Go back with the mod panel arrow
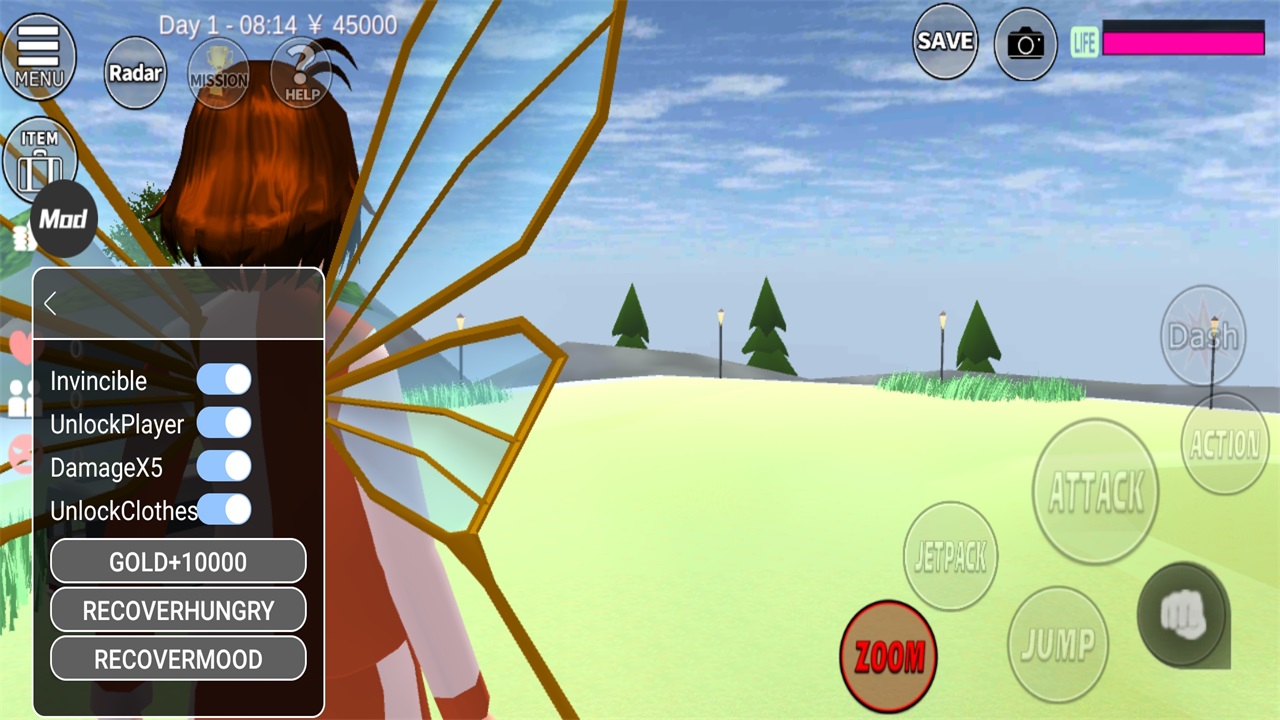1280x720 pixels. point(51,304)
